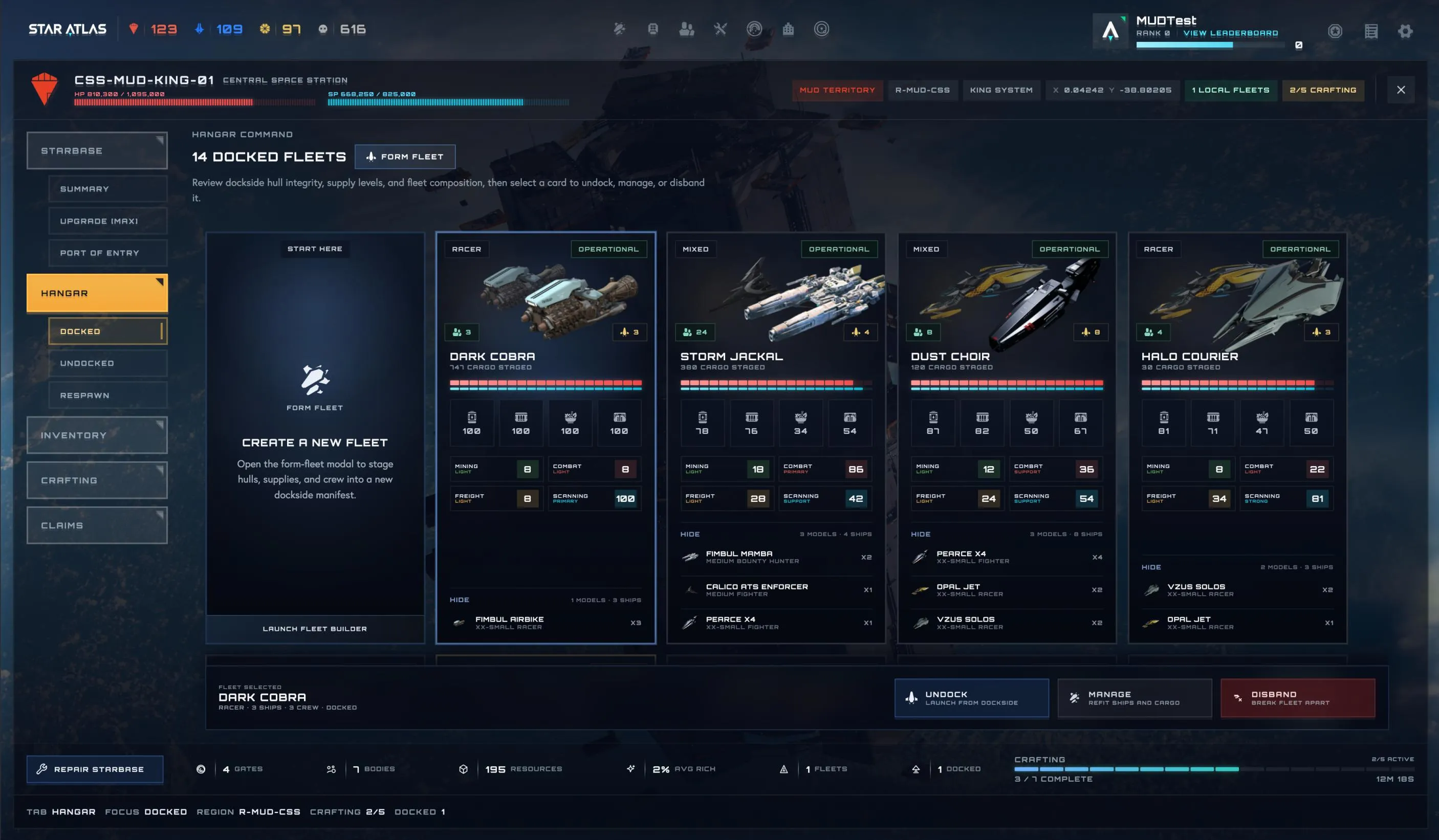The height and width of the screenshot is (840, 1439).
Task: Hide the ship breakdown on the Halo Courier card
Action: pyautogui.click(x=1151, y=567)
